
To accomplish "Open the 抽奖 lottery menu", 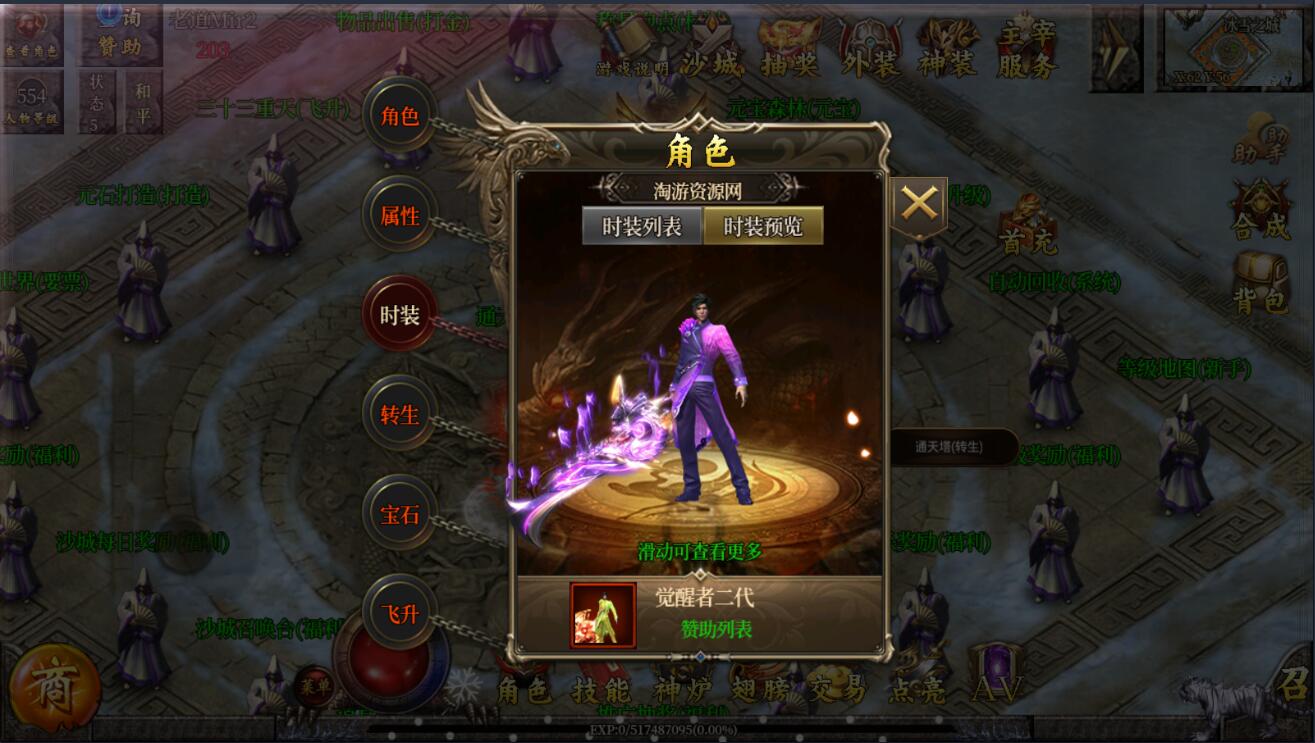I will [790, 50].
